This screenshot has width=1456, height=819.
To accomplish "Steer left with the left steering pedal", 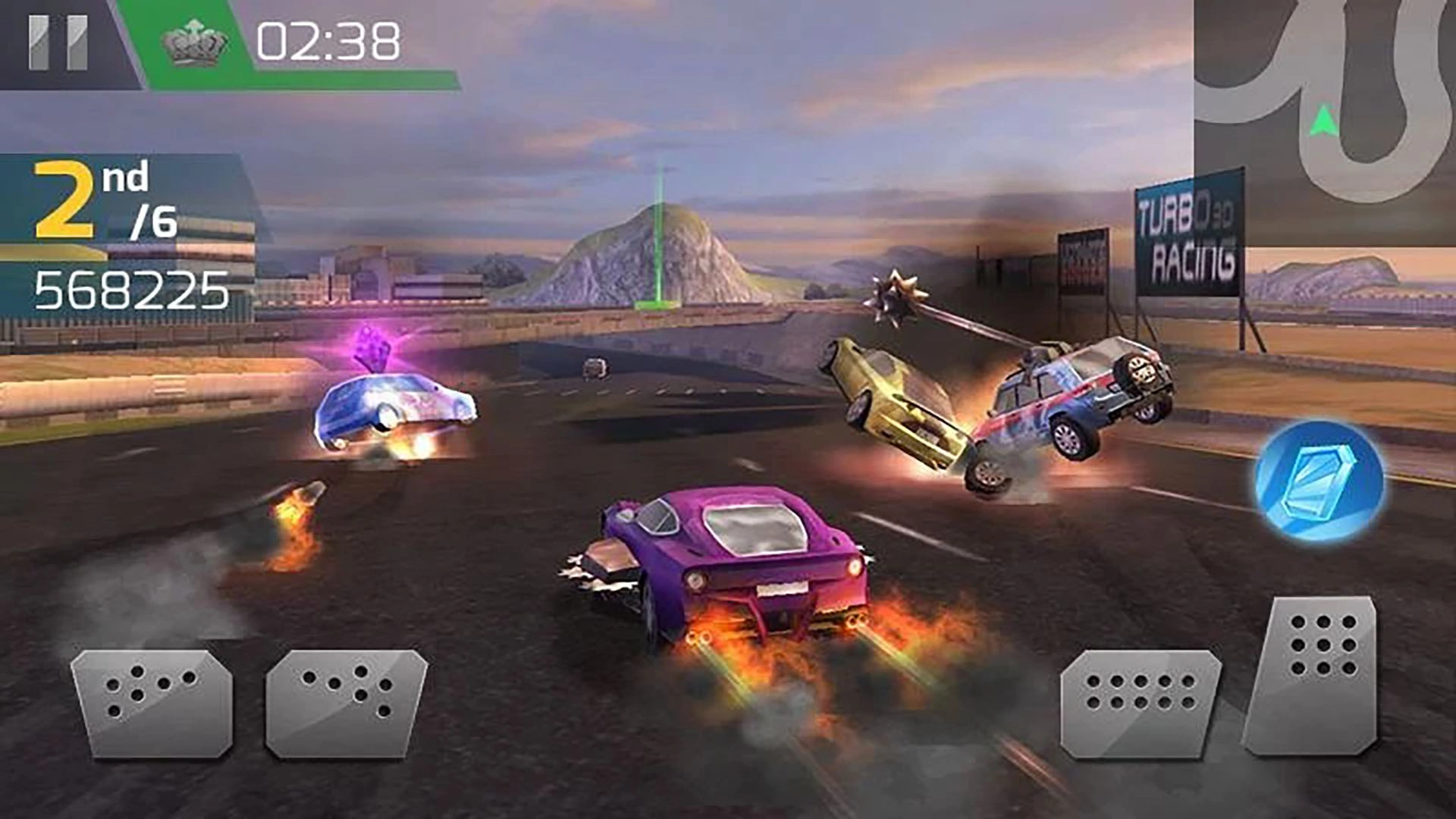I will point(152,701).
